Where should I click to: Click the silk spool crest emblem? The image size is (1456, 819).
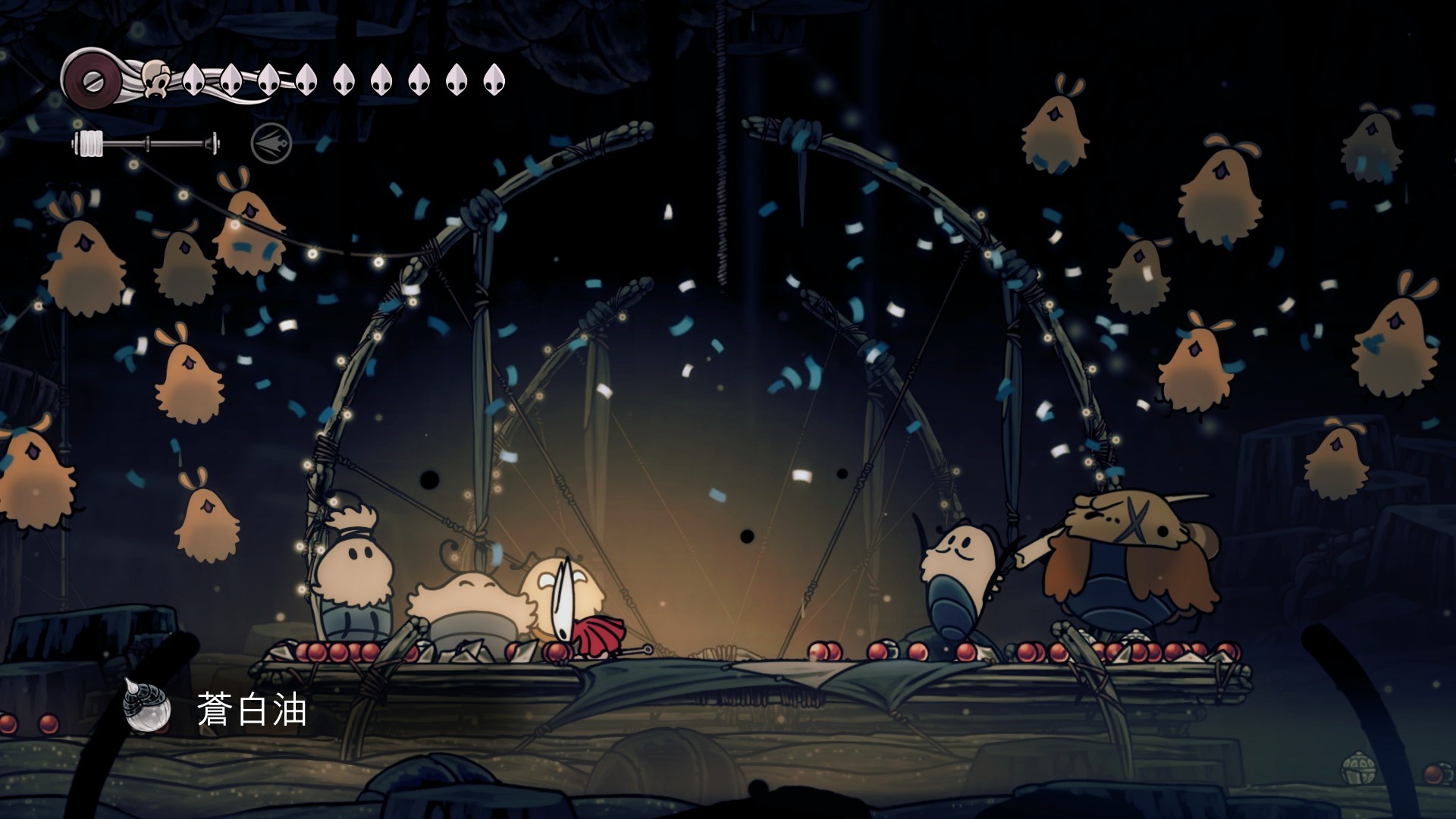pos(91,77)
